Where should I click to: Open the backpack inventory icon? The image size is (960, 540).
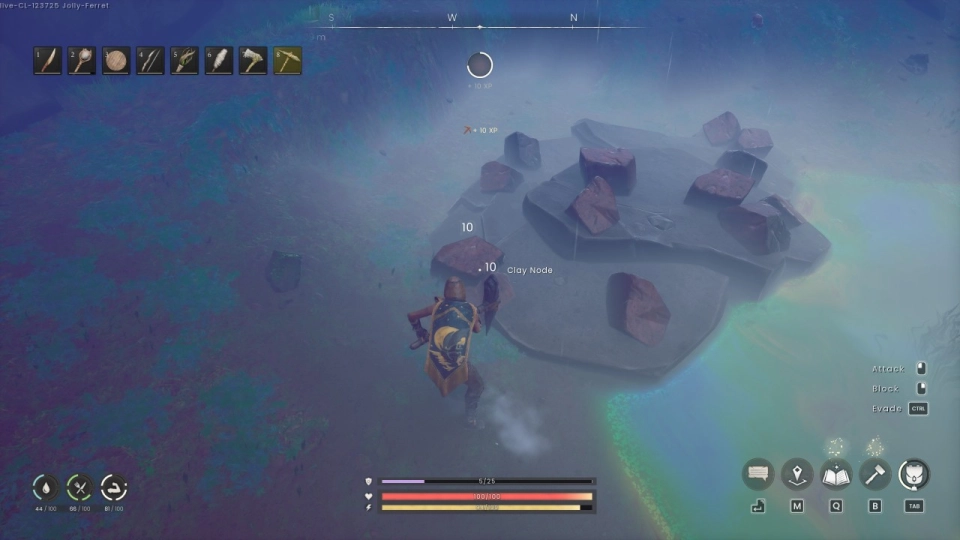[914, 474]
